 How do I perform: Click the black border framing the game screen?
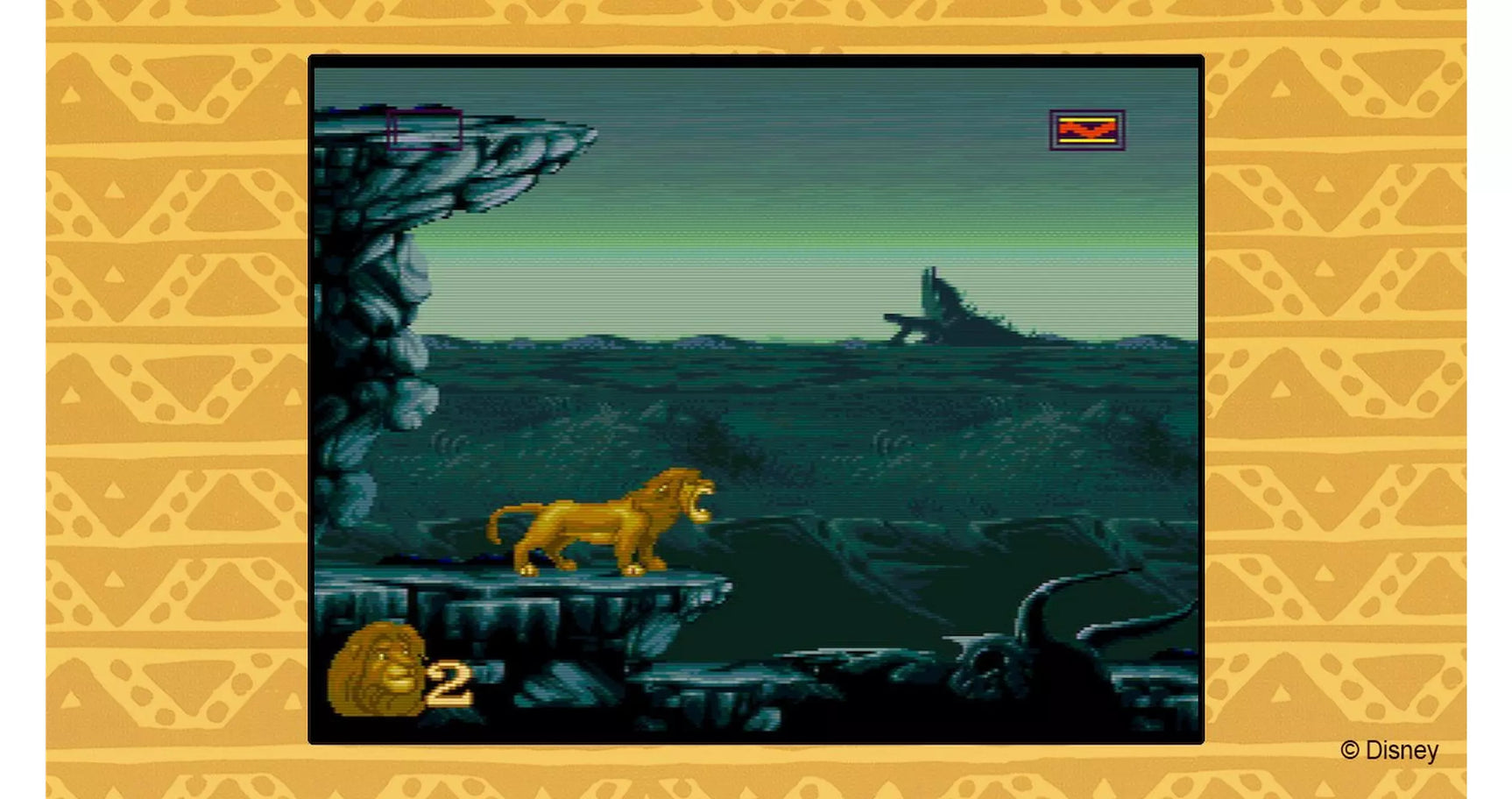point(753,62)
